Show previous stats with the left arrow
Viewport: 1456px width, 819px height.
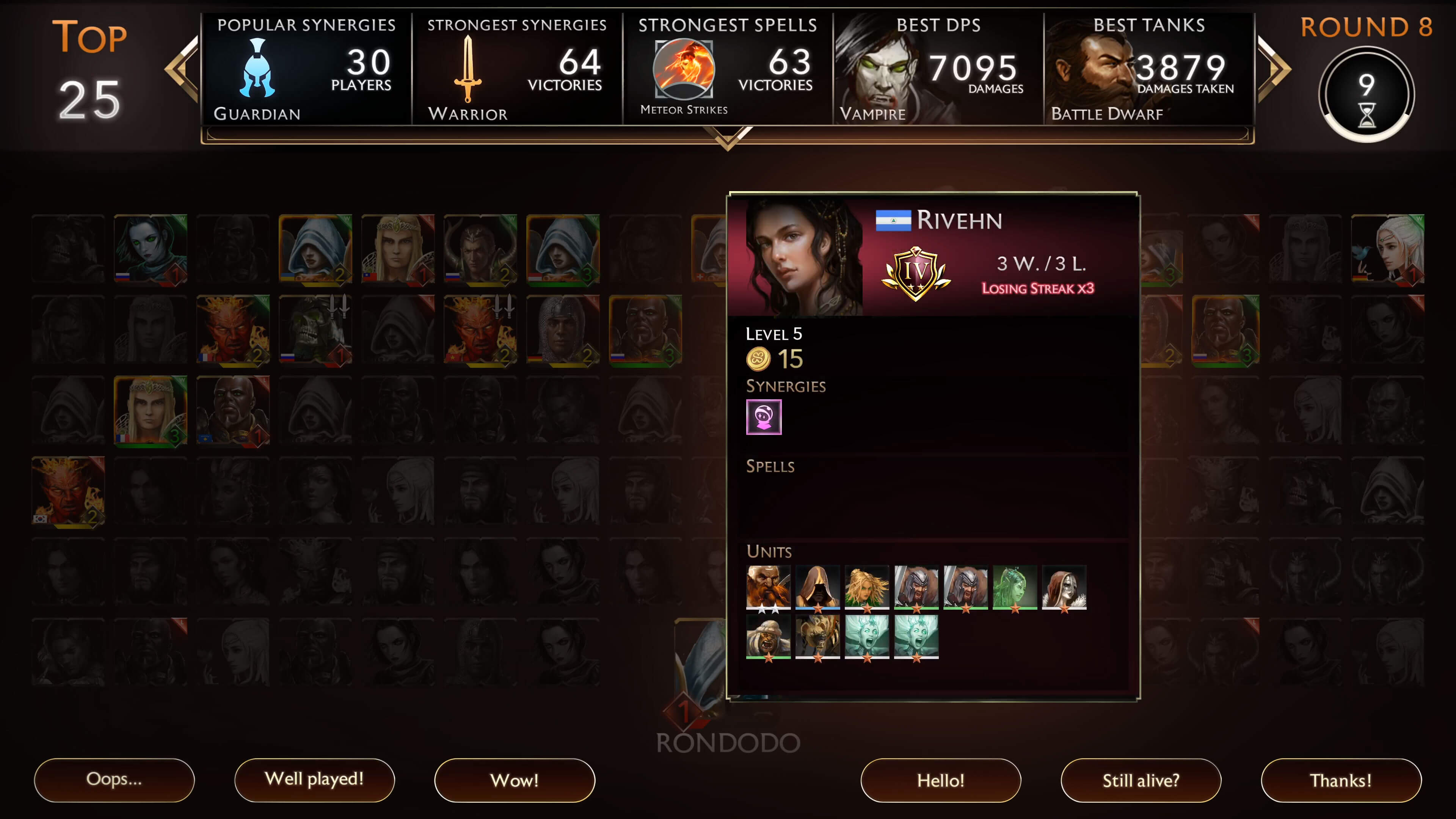tap(182, 69)
